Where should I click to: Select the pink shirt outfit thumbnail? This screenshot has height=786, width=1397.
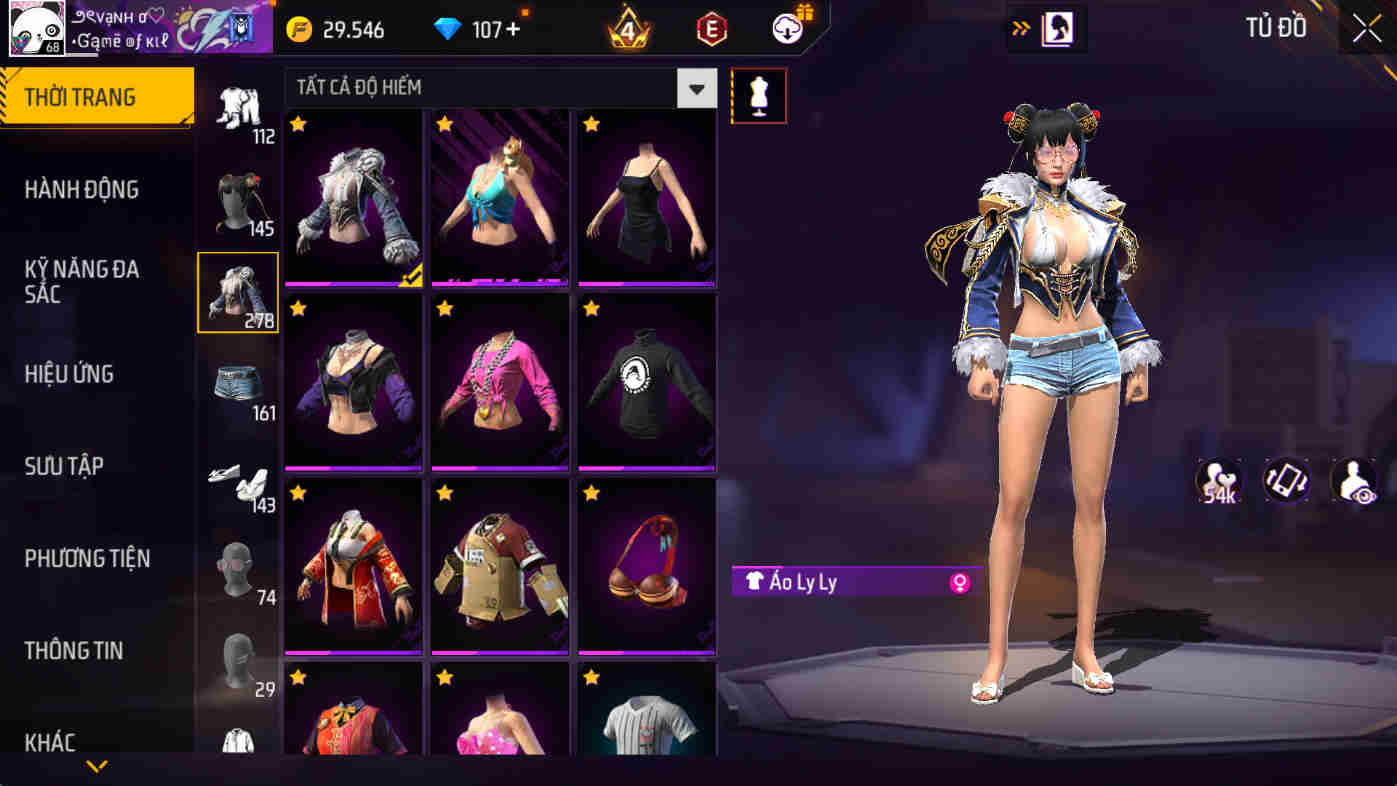click(x=499, y=382)
